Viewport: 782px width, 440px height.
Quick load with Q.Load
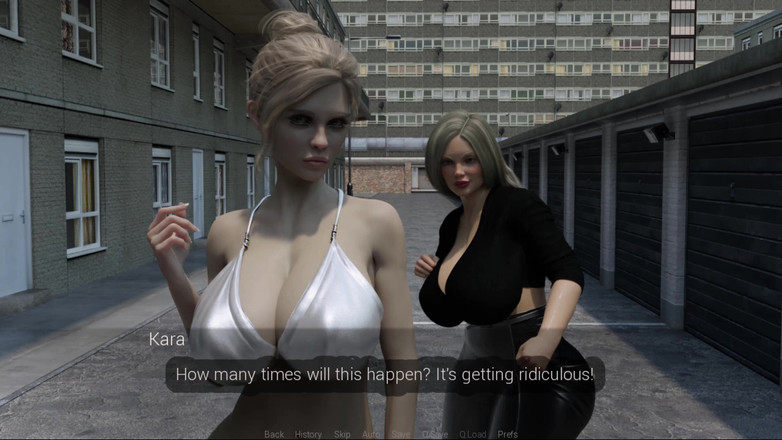(x=473, y=434)
